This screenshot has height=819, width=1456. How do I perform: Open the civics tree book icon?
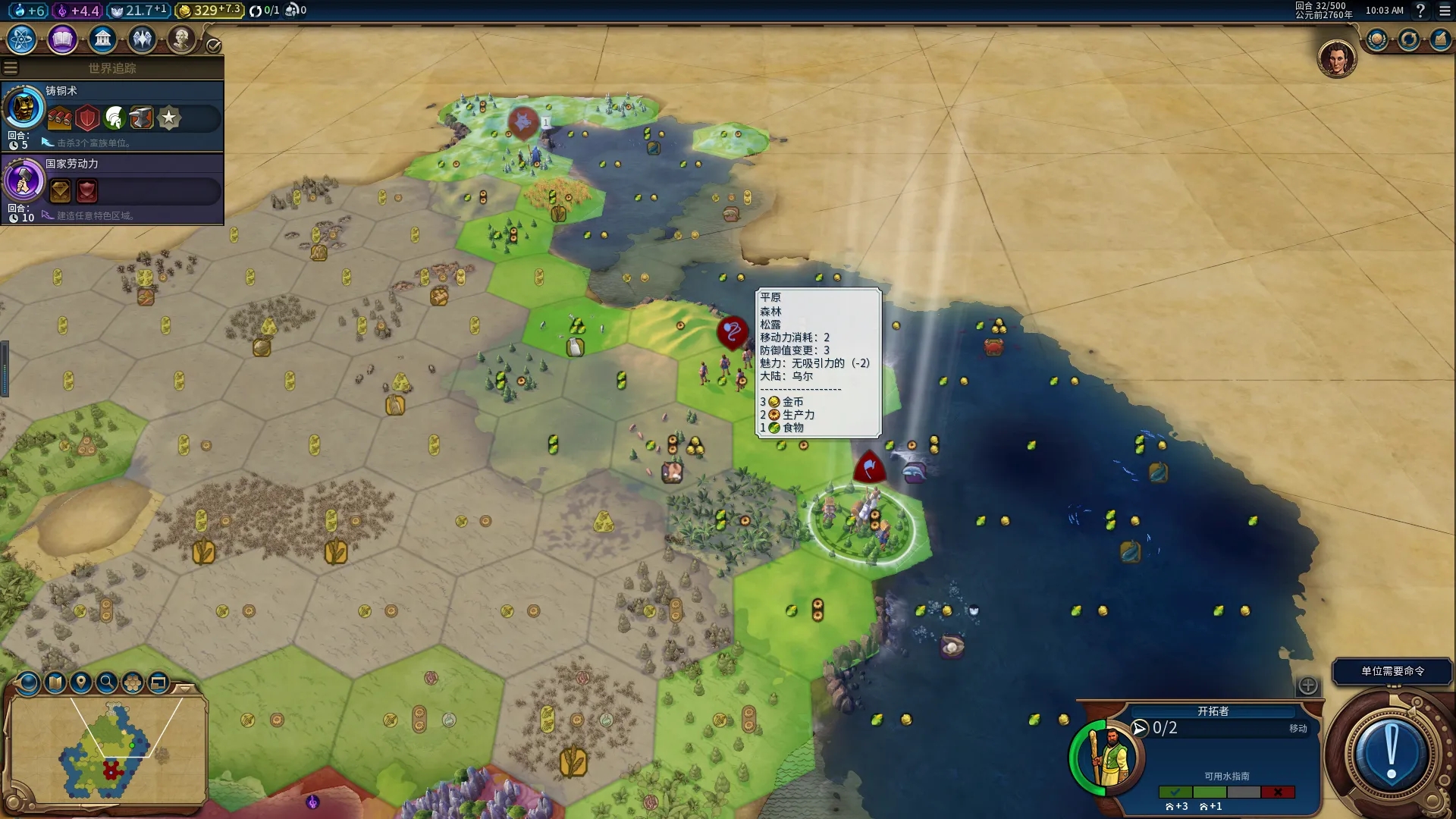62,39
